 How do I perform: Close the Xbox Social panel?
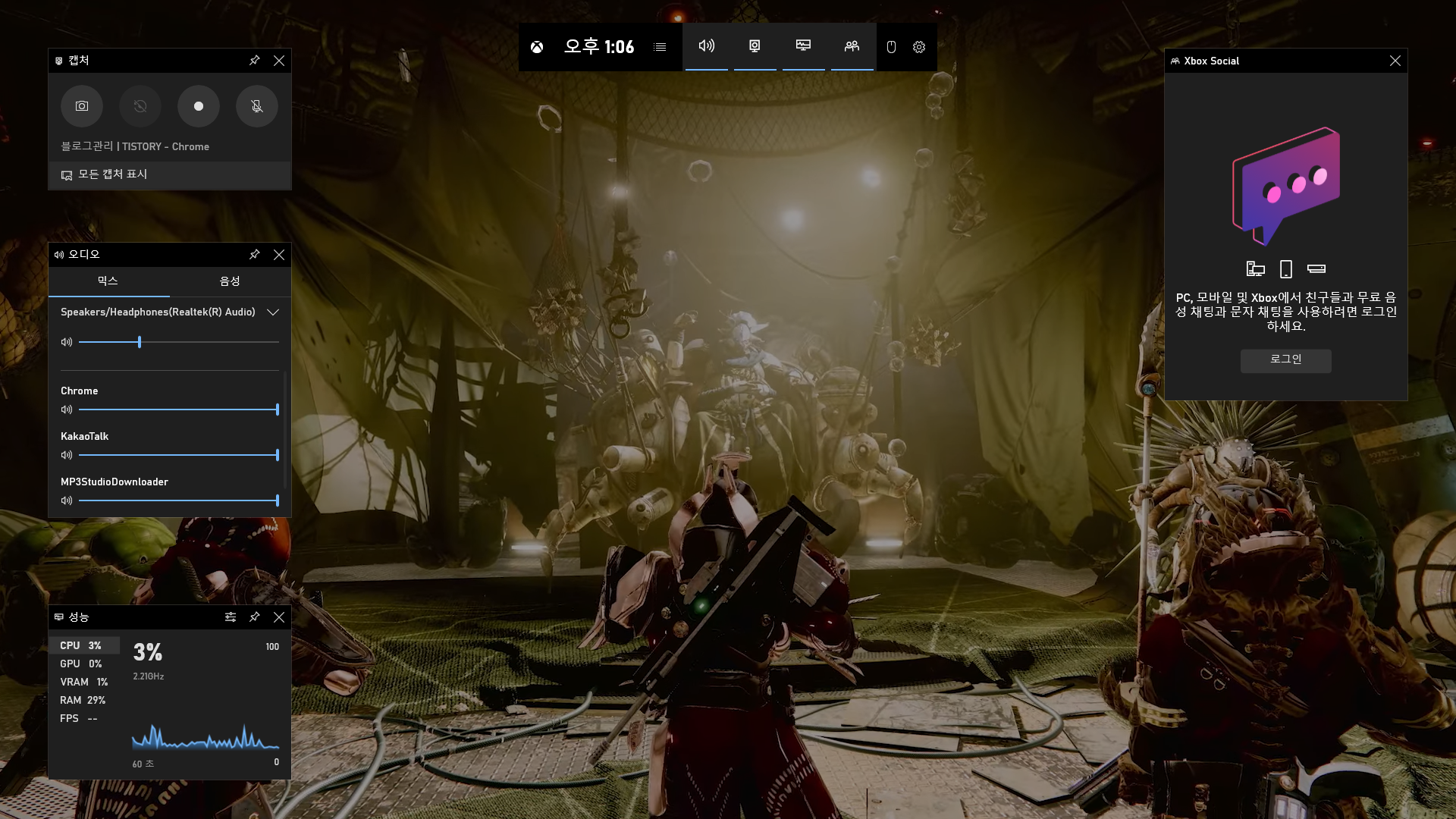pos(1395,61)
